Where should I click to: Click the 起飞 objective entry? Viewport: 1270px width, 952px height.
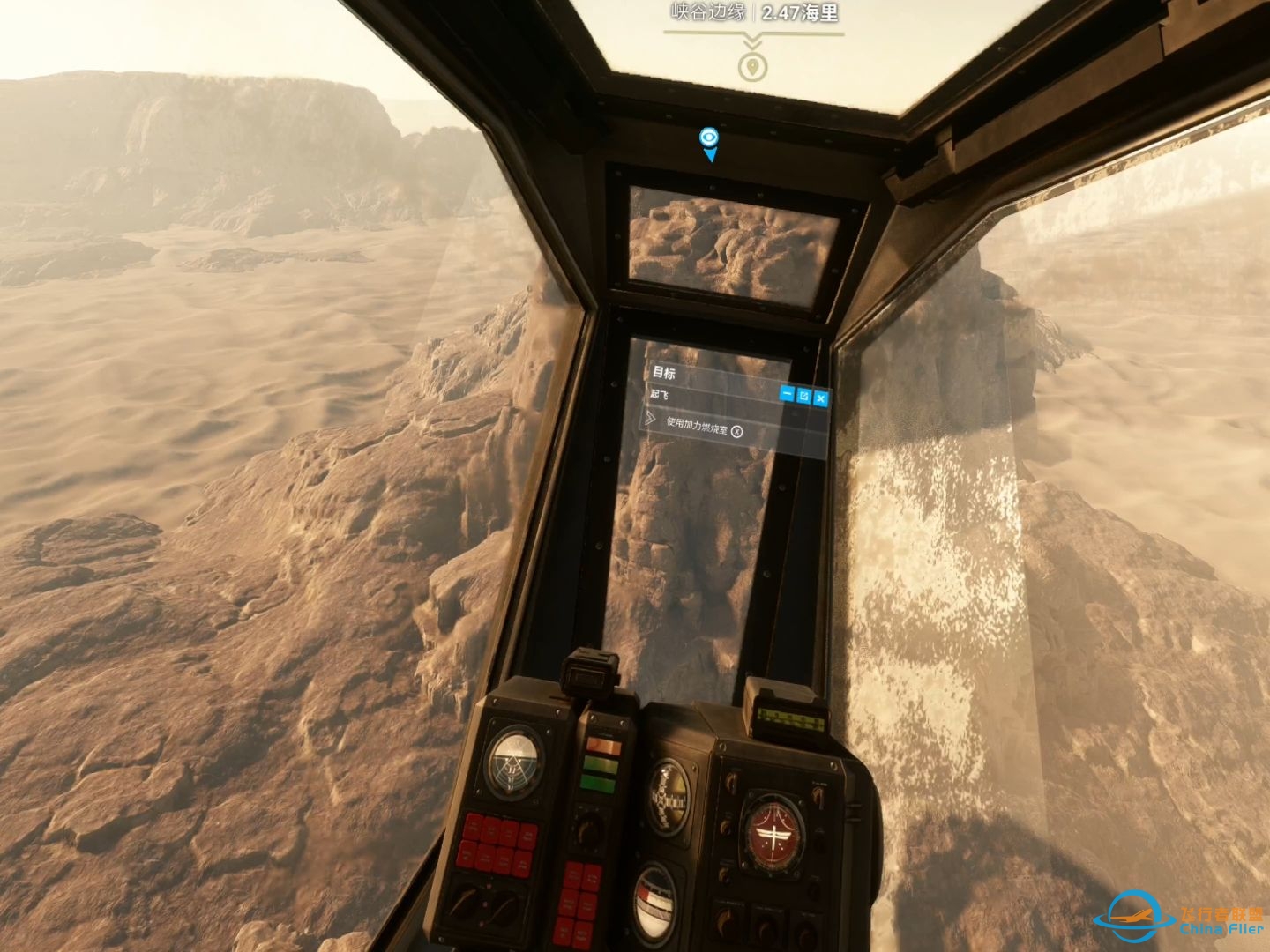660,394
